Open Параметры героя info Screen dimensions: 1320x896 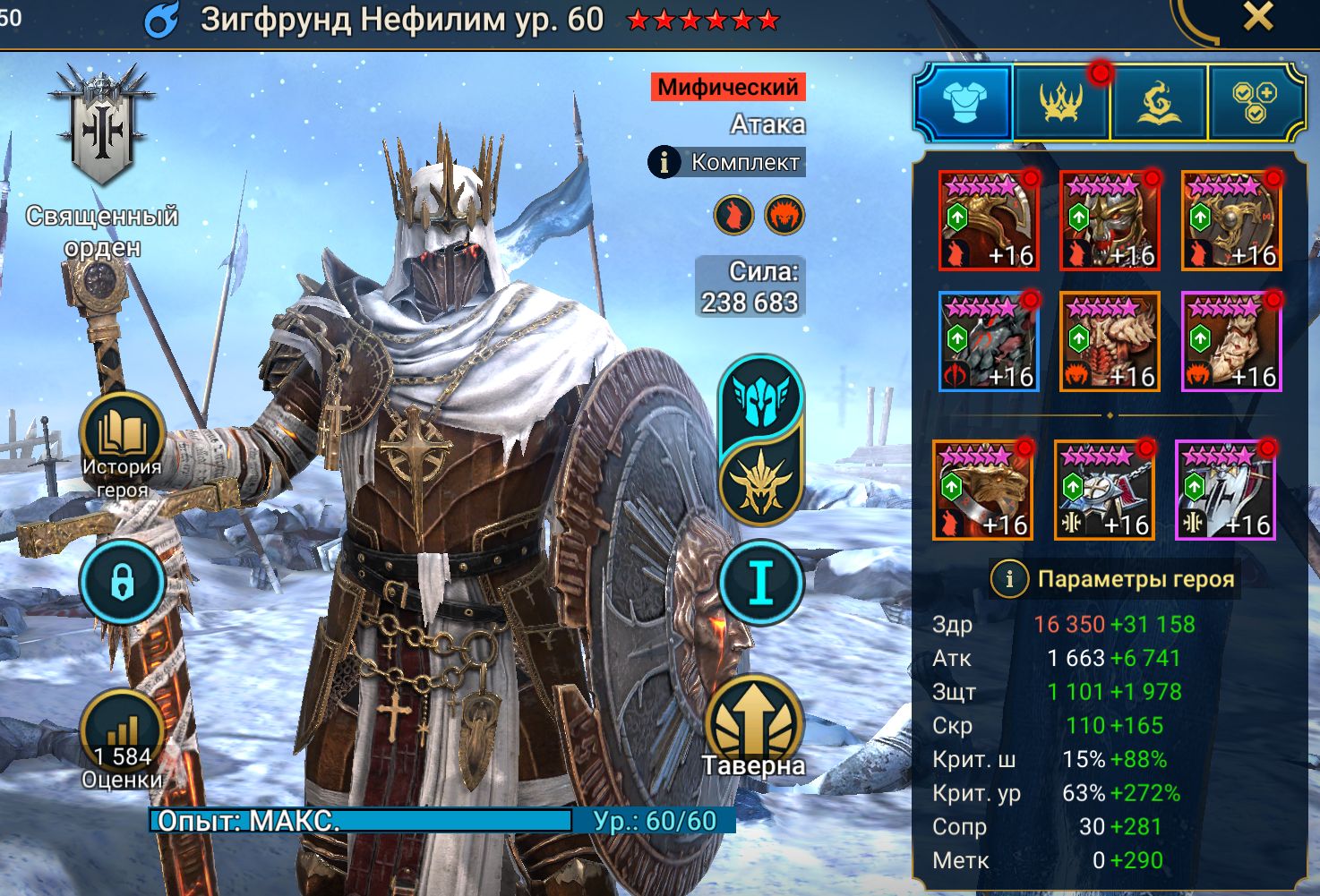[x=1009, y=579]
